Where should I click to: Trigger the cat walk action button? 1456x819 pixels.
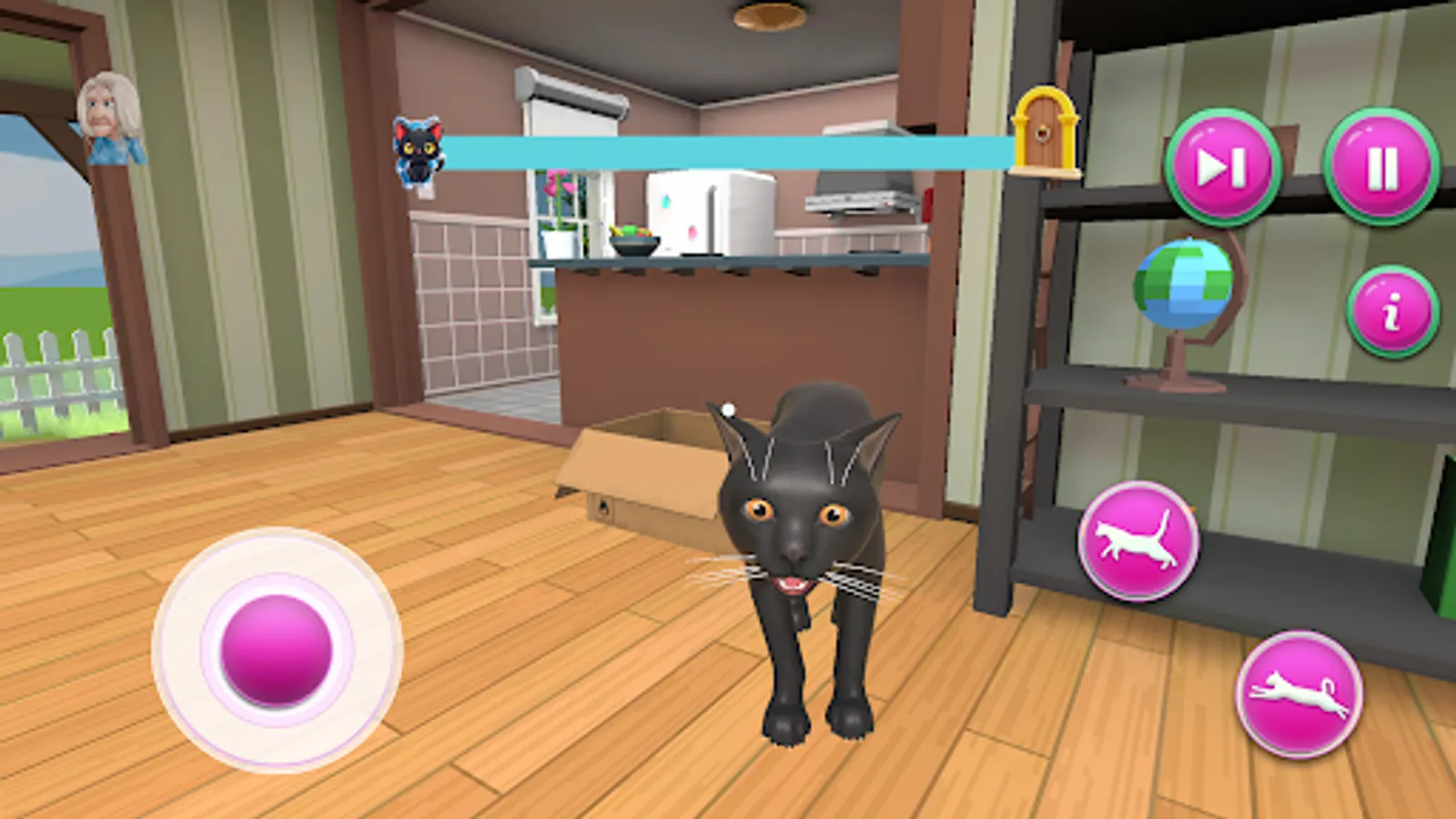tap(1141, 541)
